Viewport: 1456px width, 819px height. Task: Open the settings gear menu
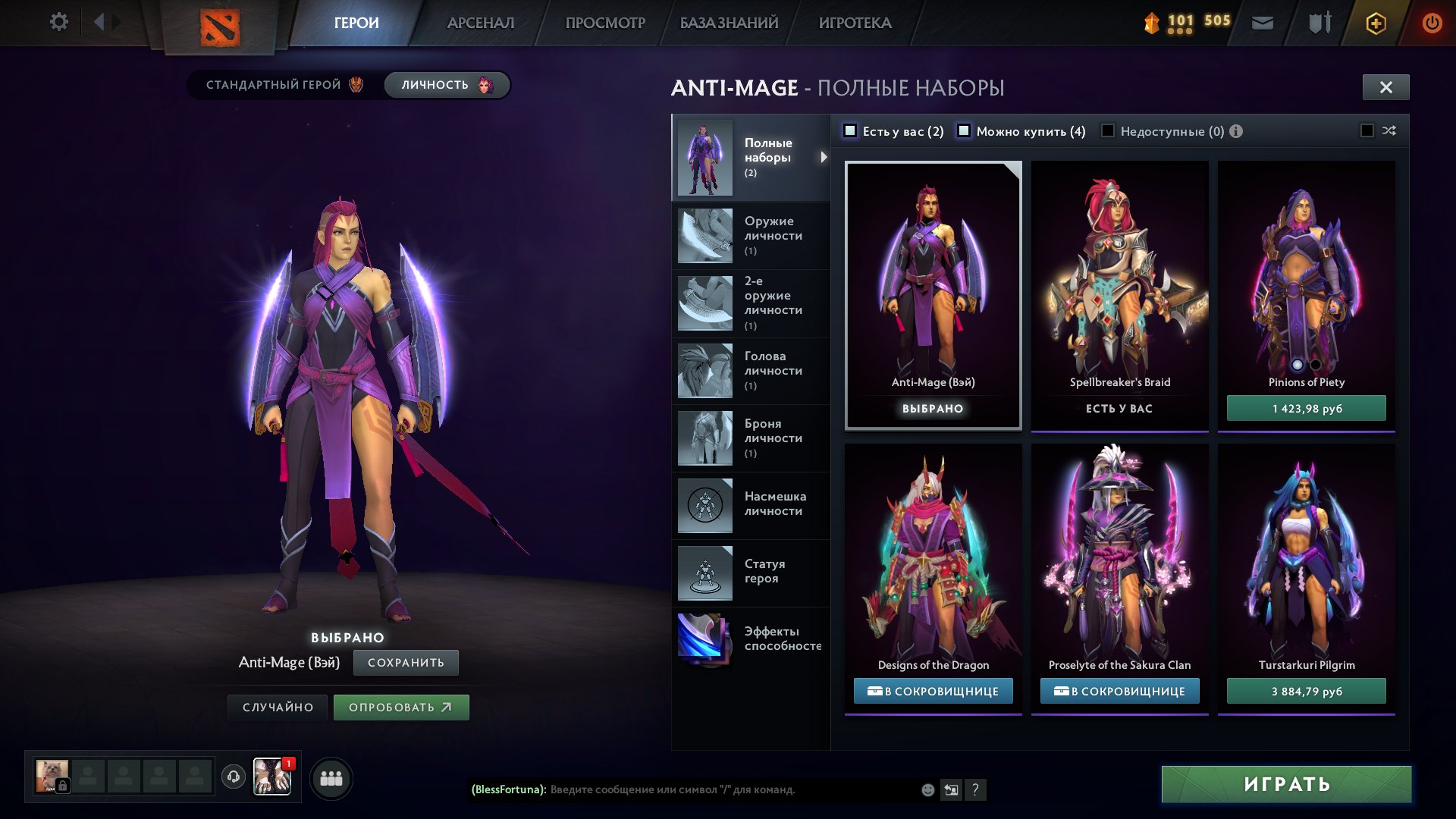coord(58,22)
